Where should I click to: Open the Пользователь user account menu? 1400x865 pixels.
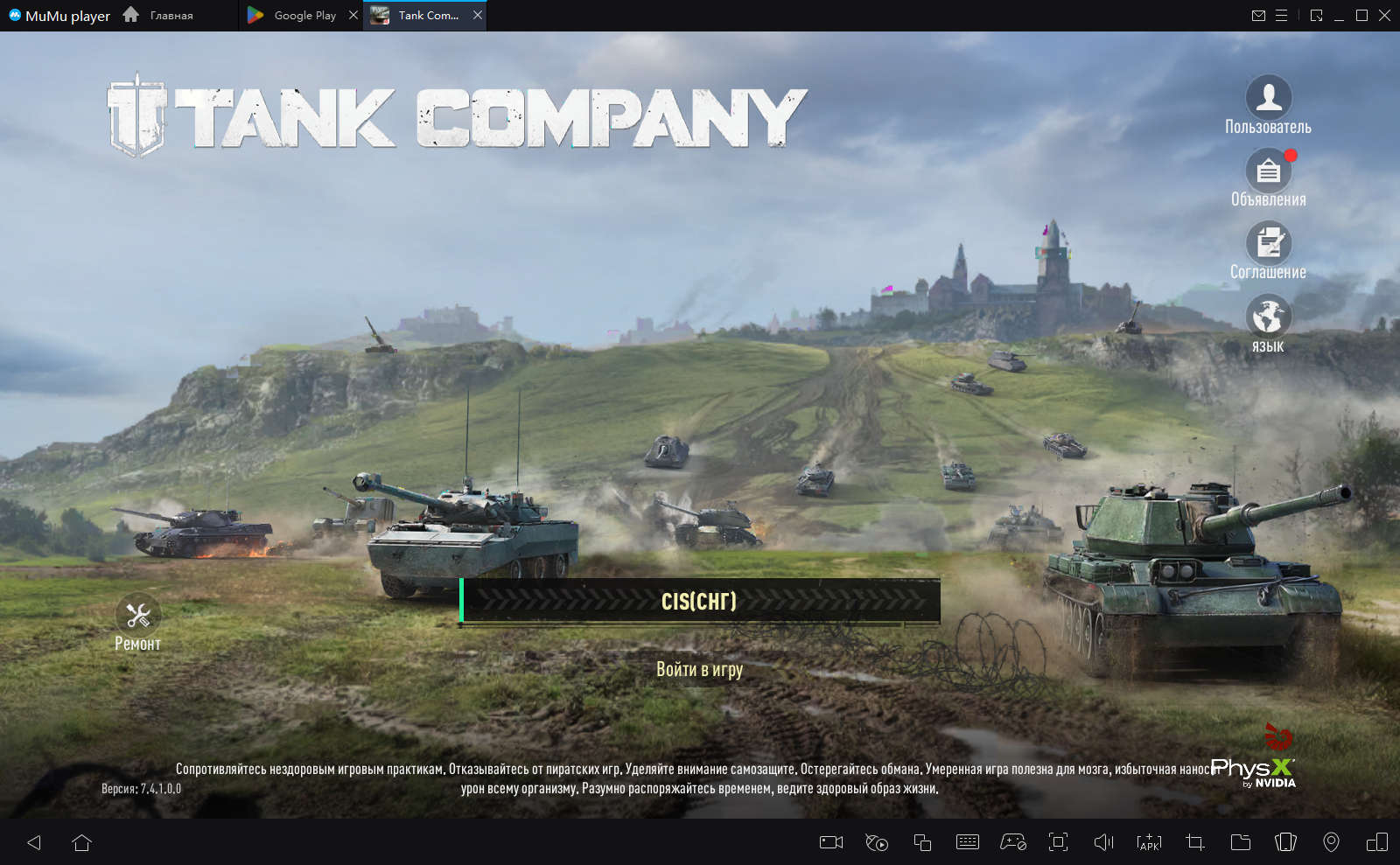click(1268, 98)
